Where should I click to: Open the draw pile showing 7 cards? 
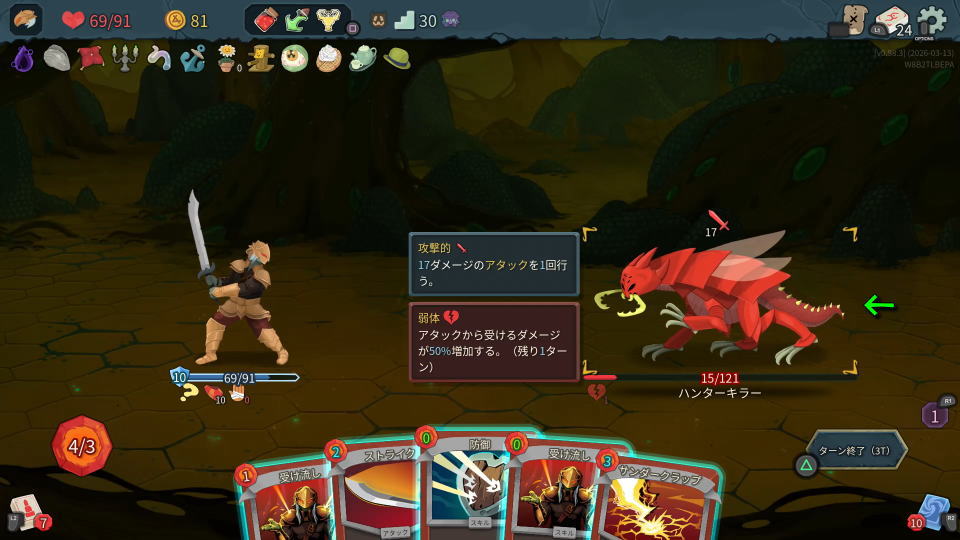28,512
